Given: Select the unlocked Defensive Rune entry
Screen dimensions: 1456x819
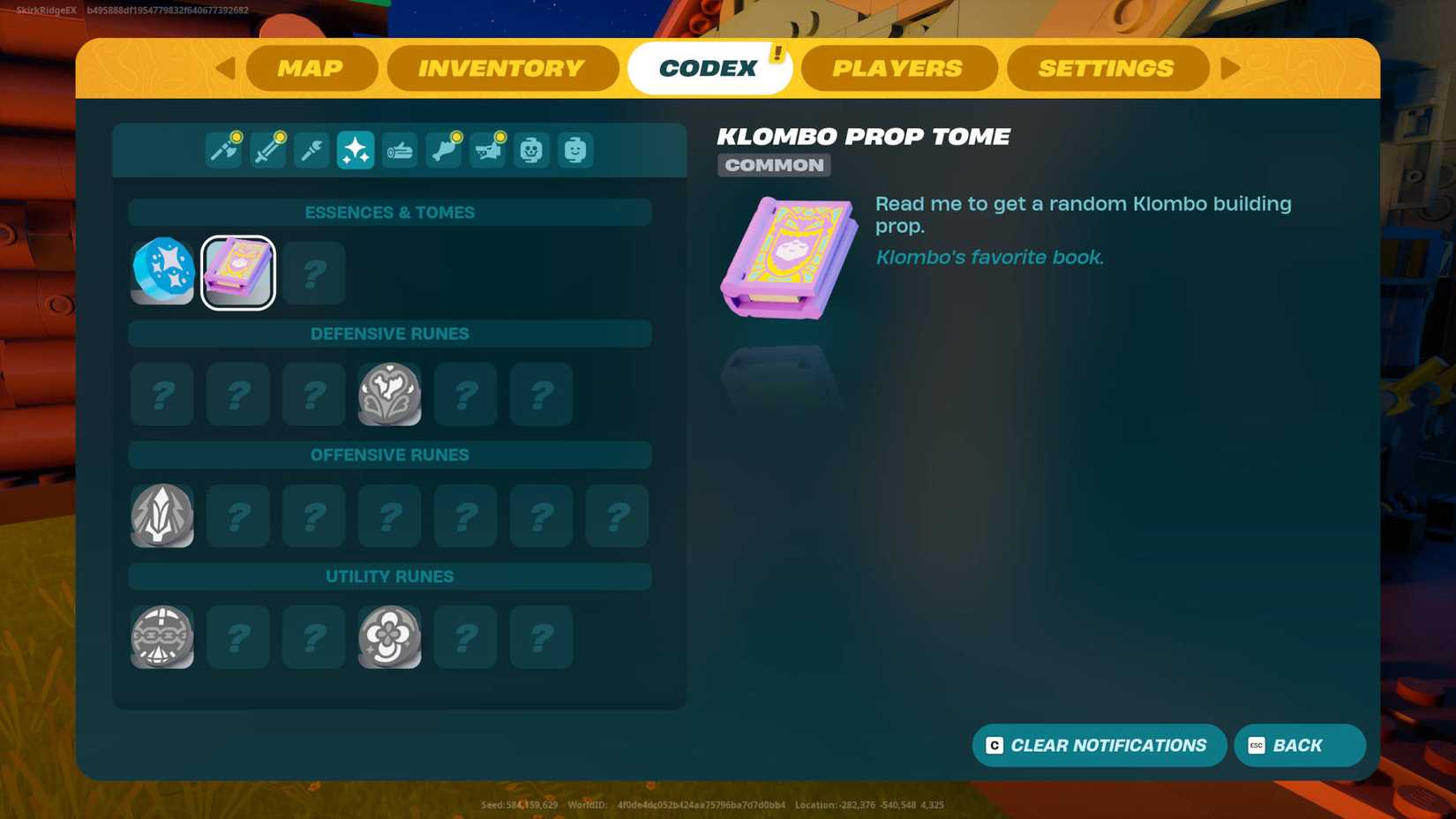Looking at the screenshot, I should (389, 394).
